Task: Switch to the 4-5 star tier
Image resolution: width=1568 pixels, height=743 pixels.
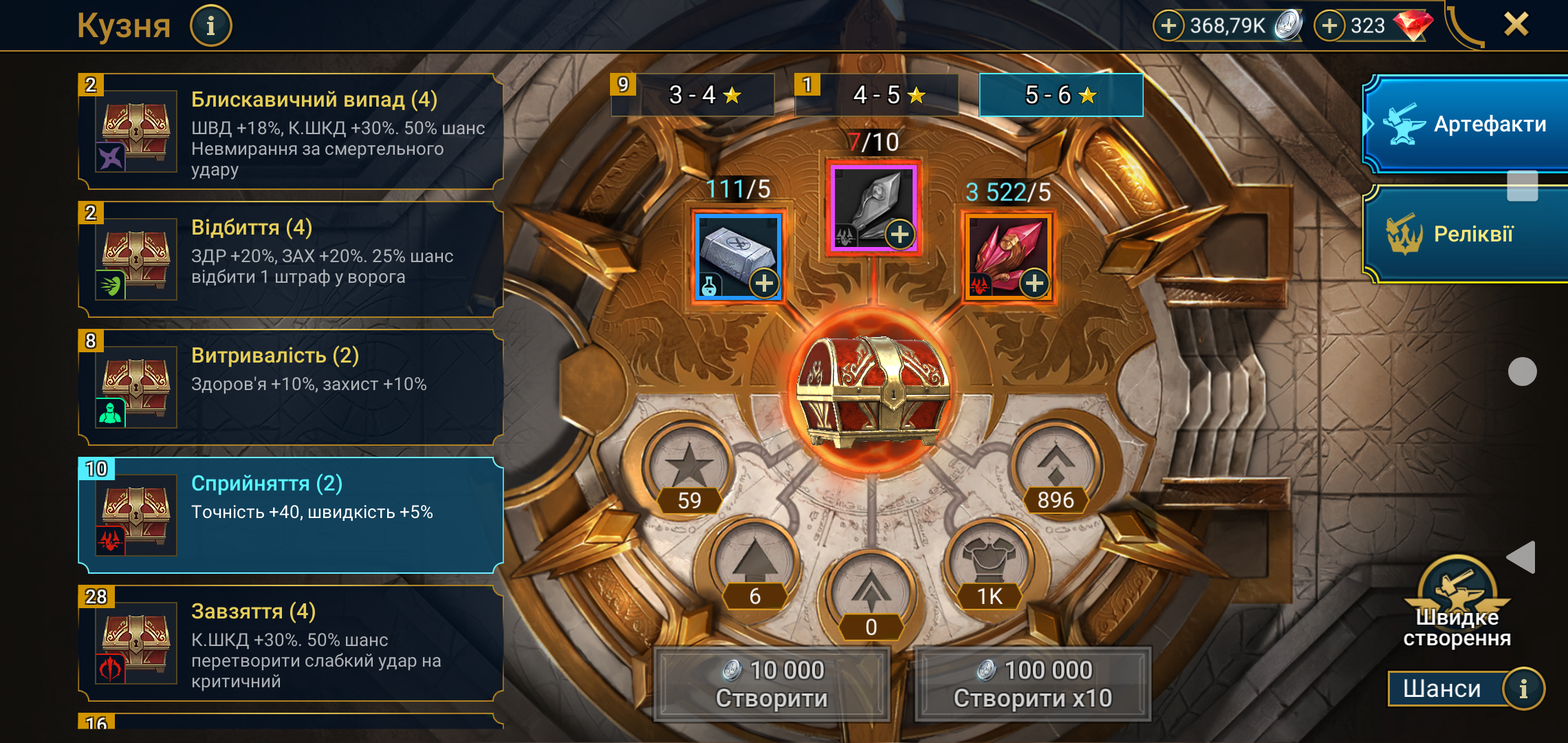Action: point(888,95)
